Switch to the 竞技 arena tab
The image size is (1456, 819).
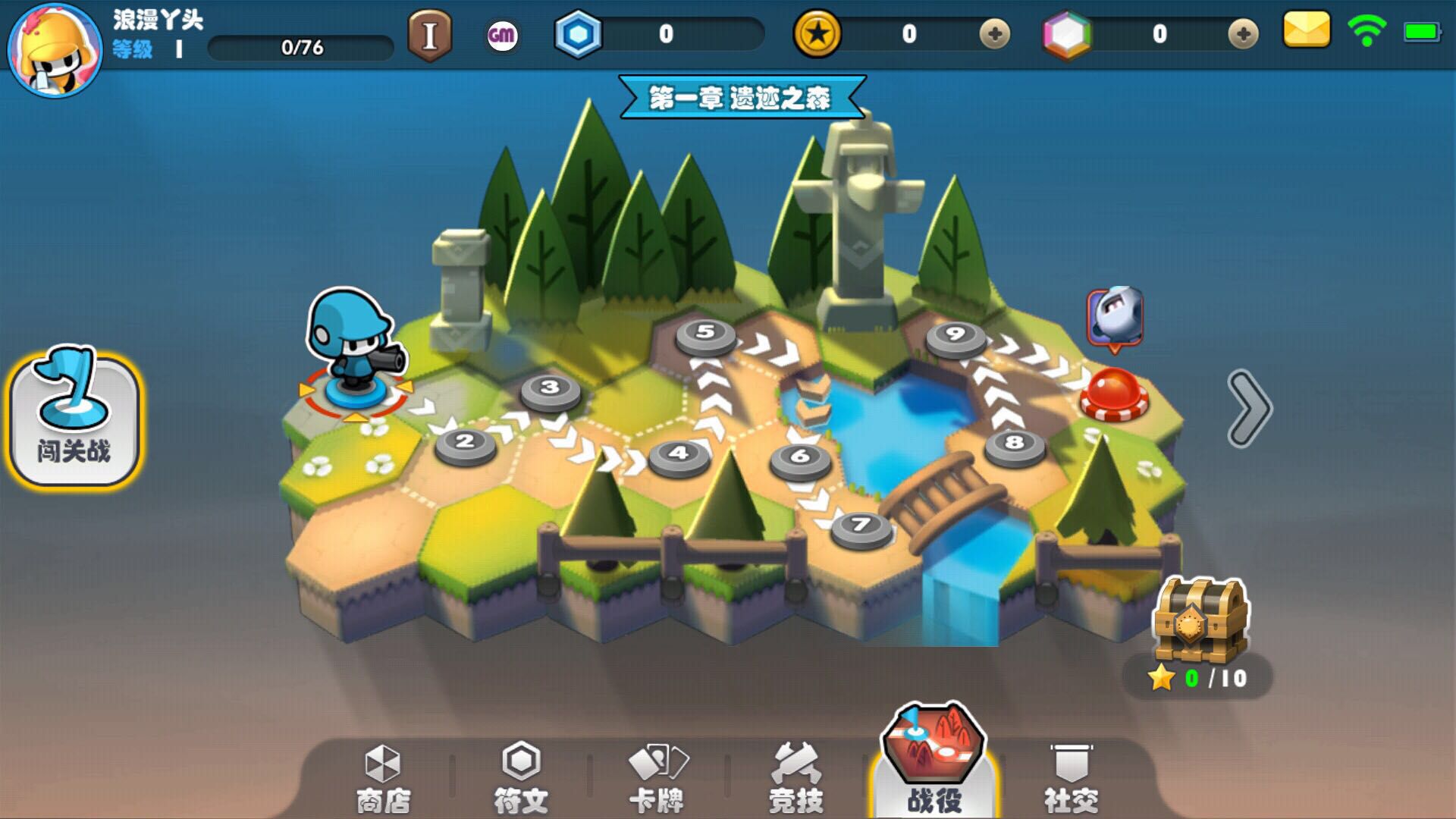pyautogui.click(x=795, y=778)
